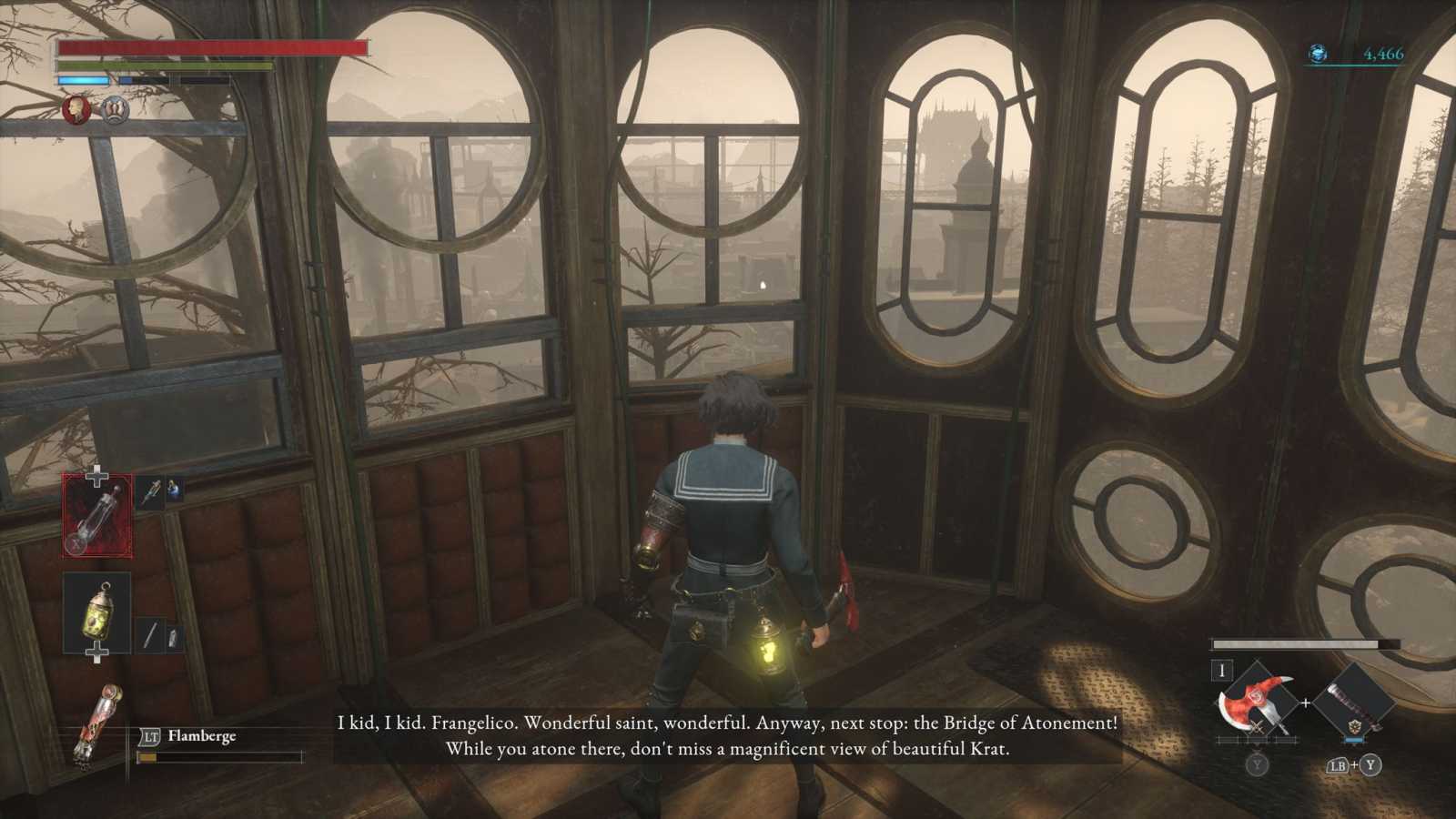Select the Flamberge axe blade icon

pos(1255,701)
